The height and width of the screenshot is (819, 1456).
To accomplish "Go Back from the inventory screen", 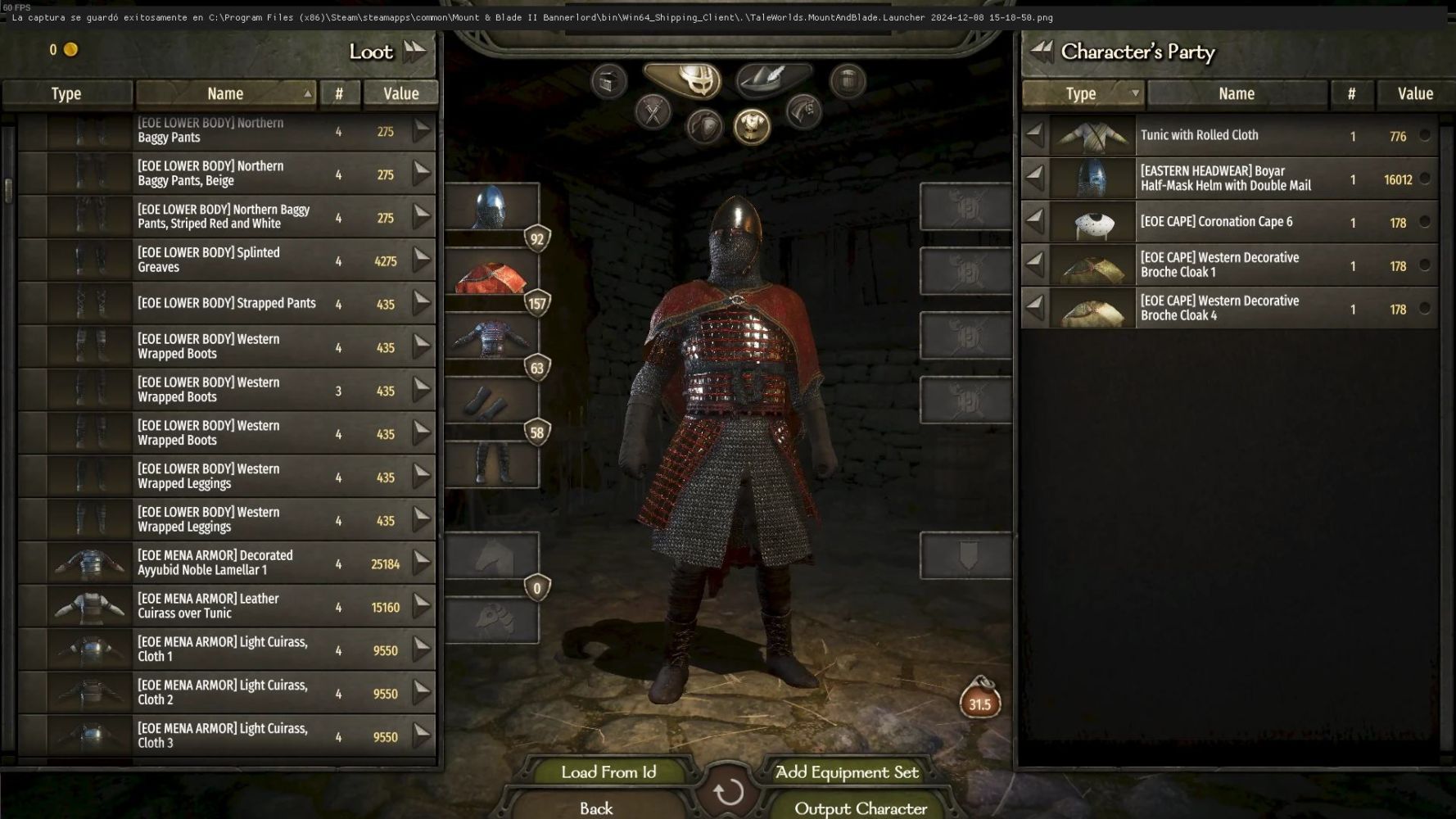I will (596, 808).
